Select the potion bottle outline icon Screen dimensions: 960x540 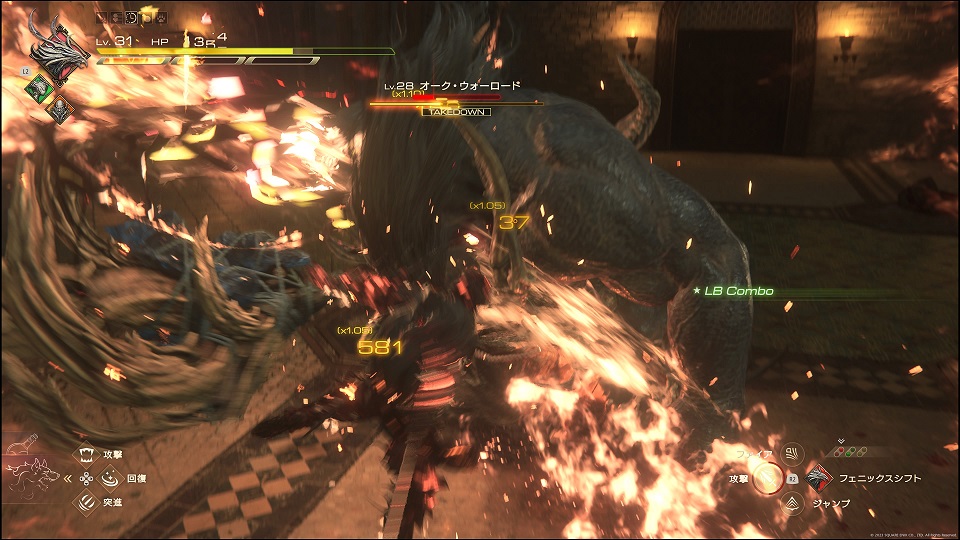coord(22,442)
